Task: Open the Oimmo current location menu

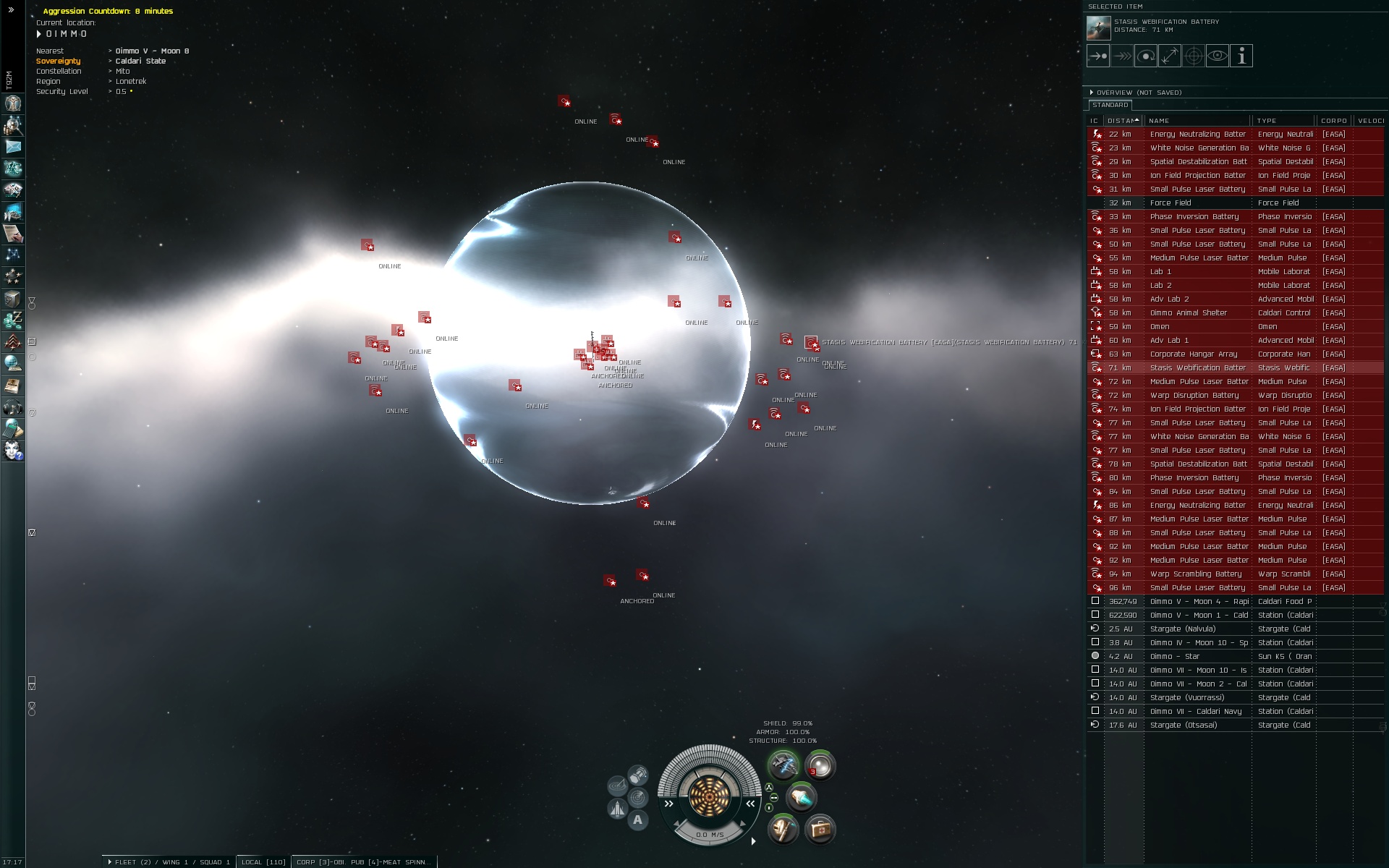Action: 65,34
